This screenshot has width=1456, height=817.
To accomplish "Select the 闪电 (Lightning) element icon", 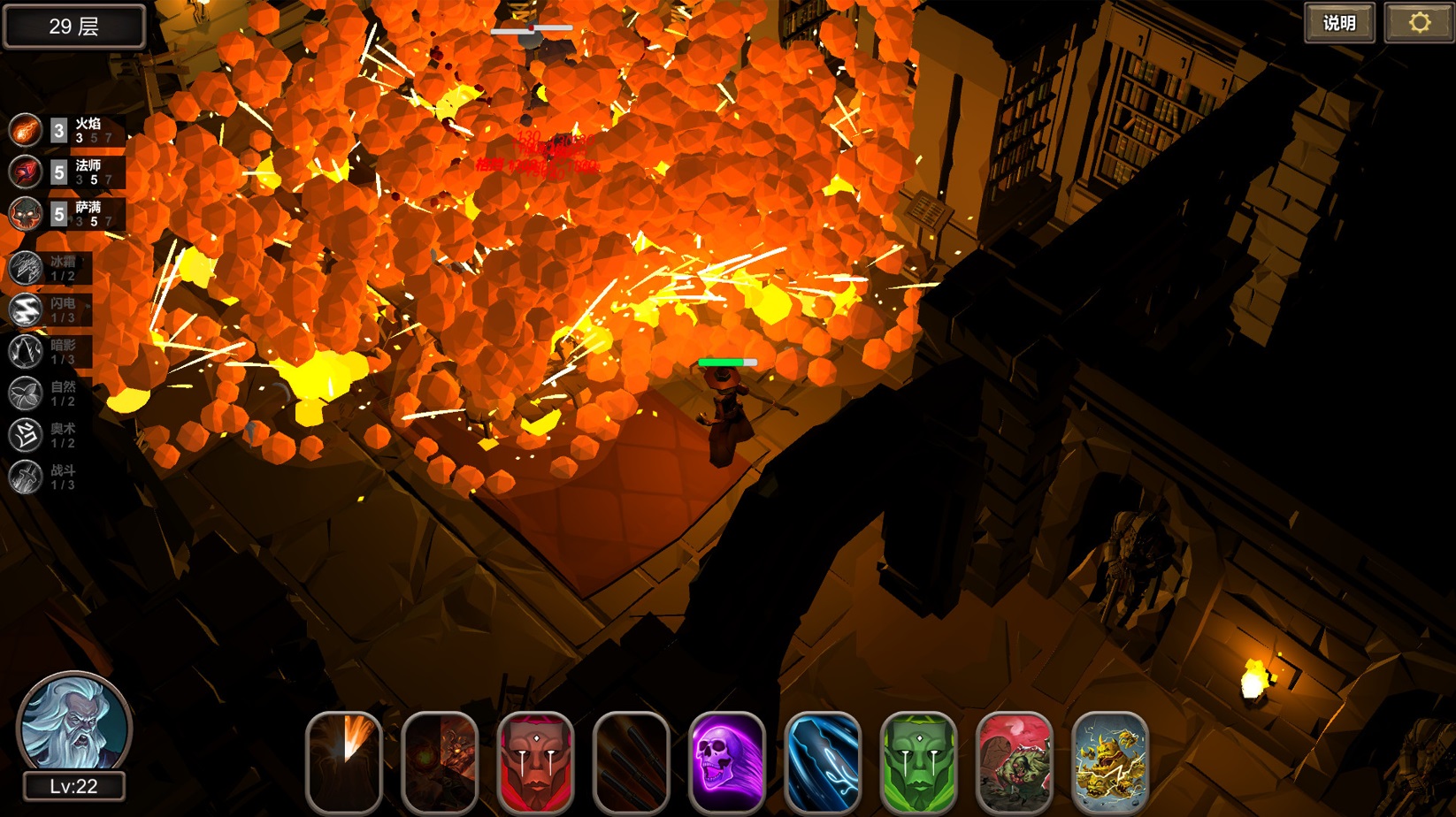I will (x=25, y=308).
